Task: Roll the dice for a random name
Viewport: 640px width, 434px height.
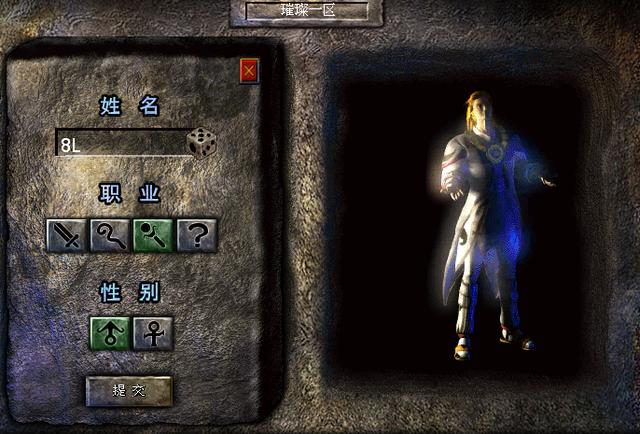Action: coord(202,143)
